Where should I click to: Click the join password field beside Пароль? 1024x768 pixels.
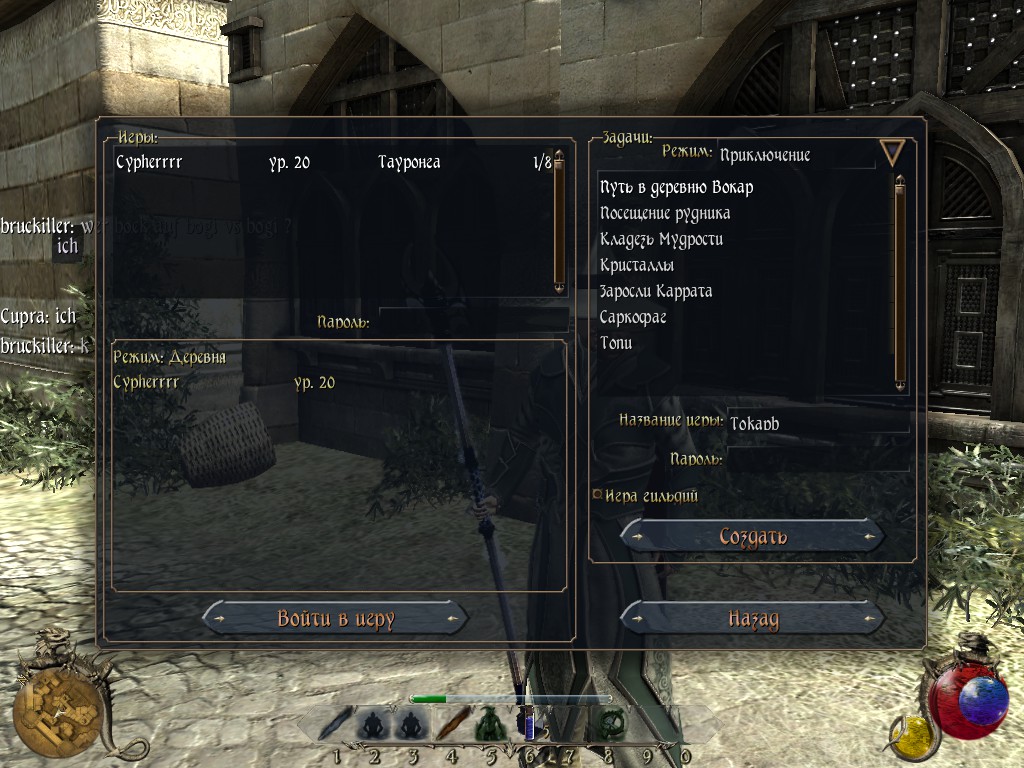tap(470, 322)
